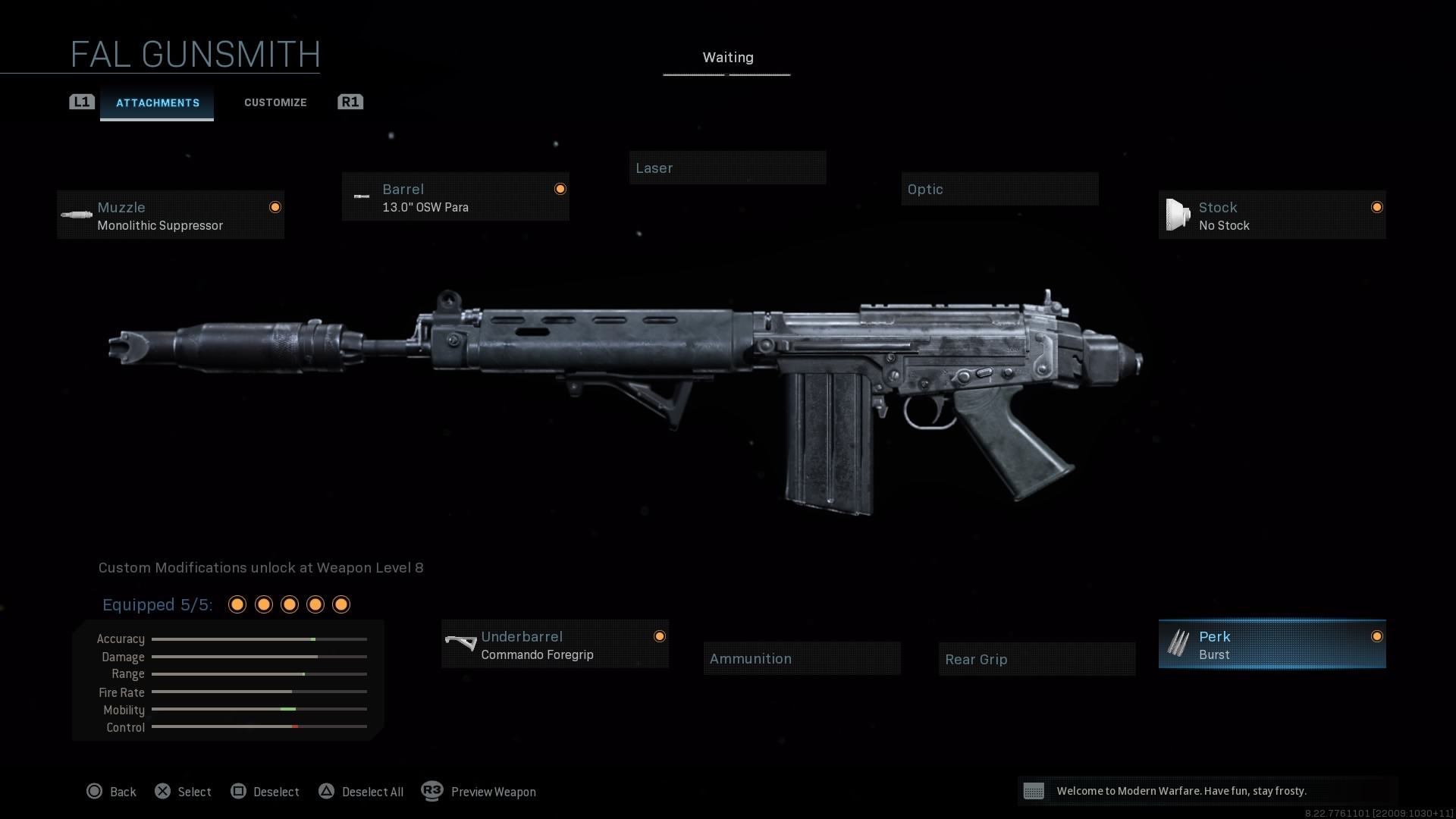Open the Laser attachment slot
1456x819 pixels.
coord(727,168)
